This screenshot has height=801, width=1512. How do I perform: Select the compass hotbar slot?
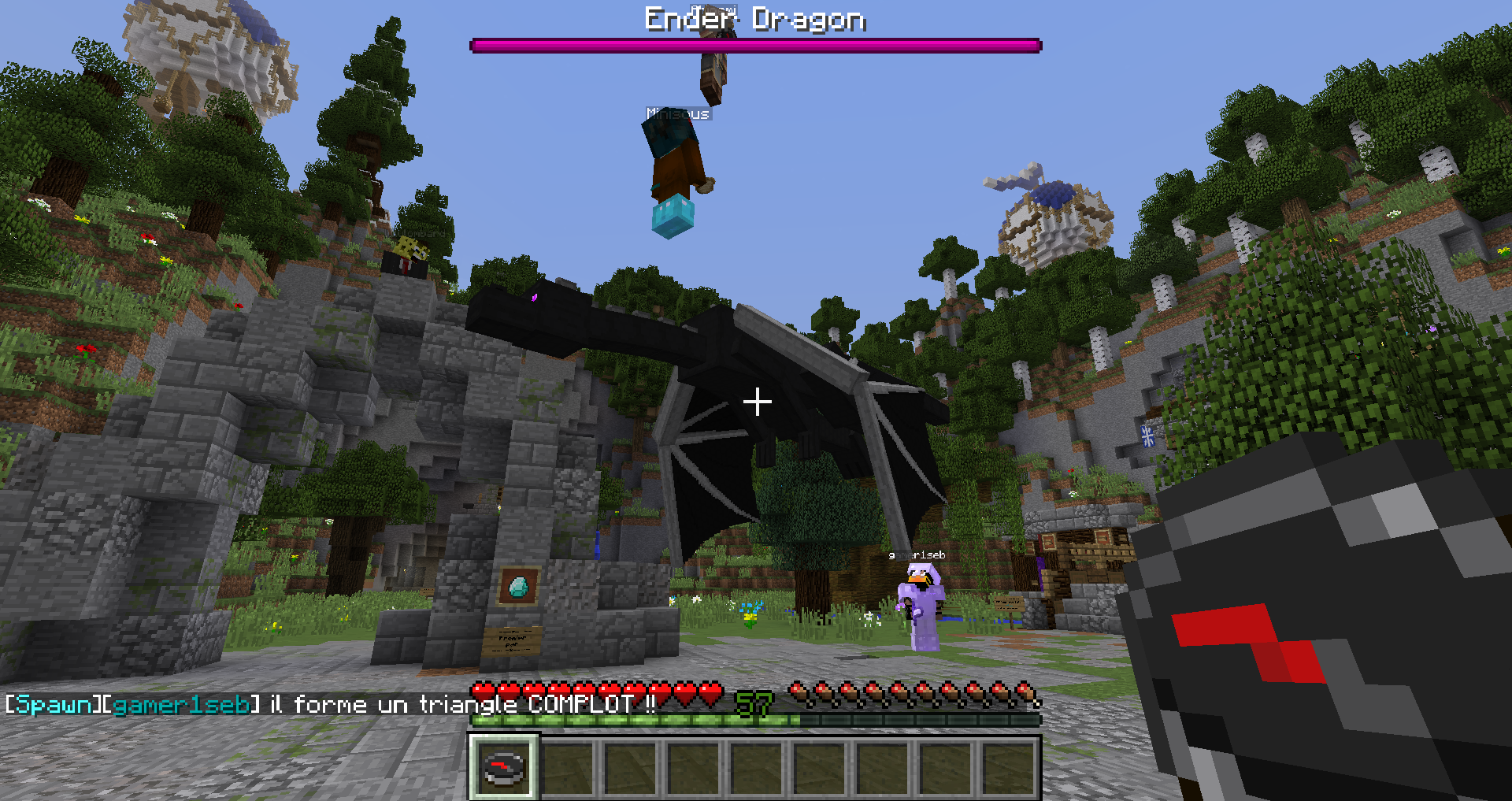point(504,767)
